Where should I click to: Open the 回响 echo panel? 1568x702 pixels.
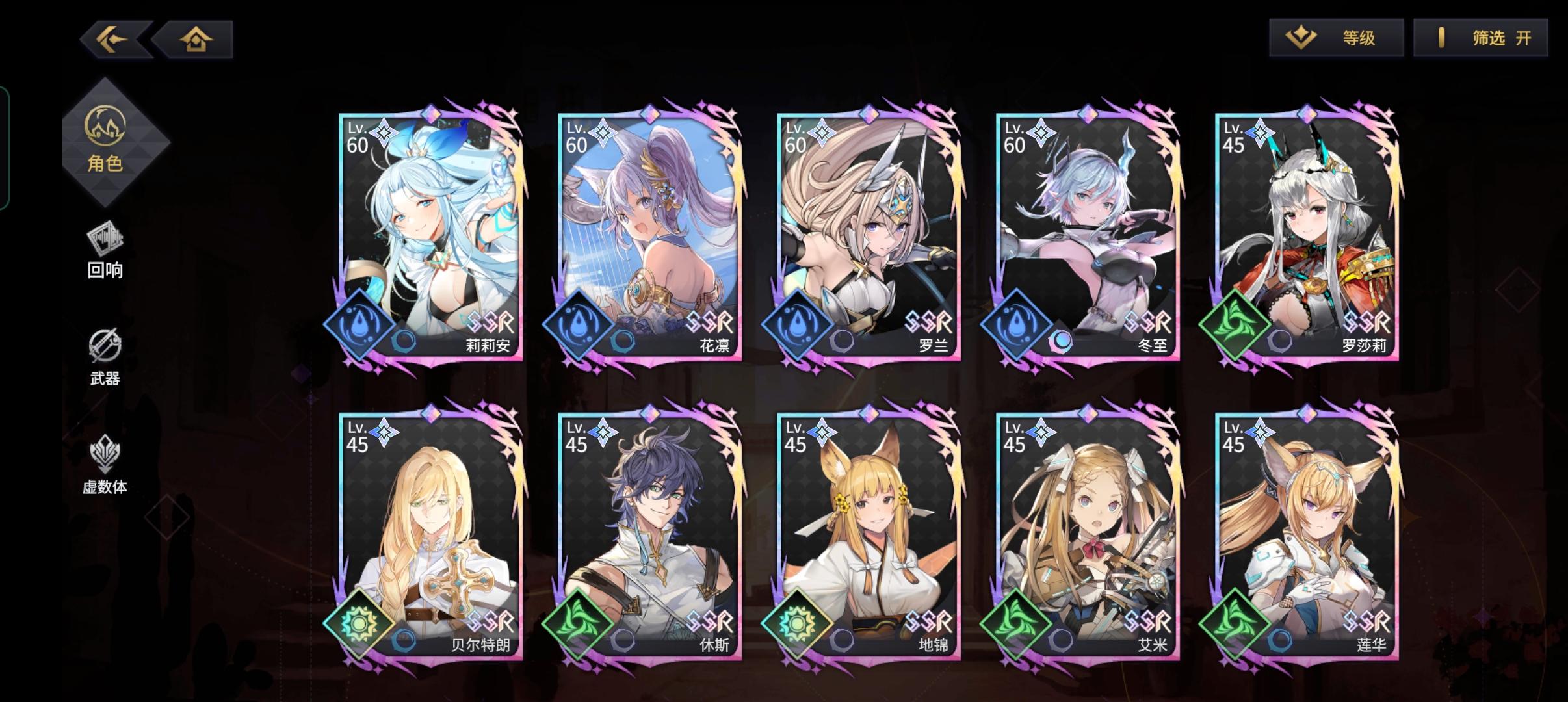tap(106, 250)
